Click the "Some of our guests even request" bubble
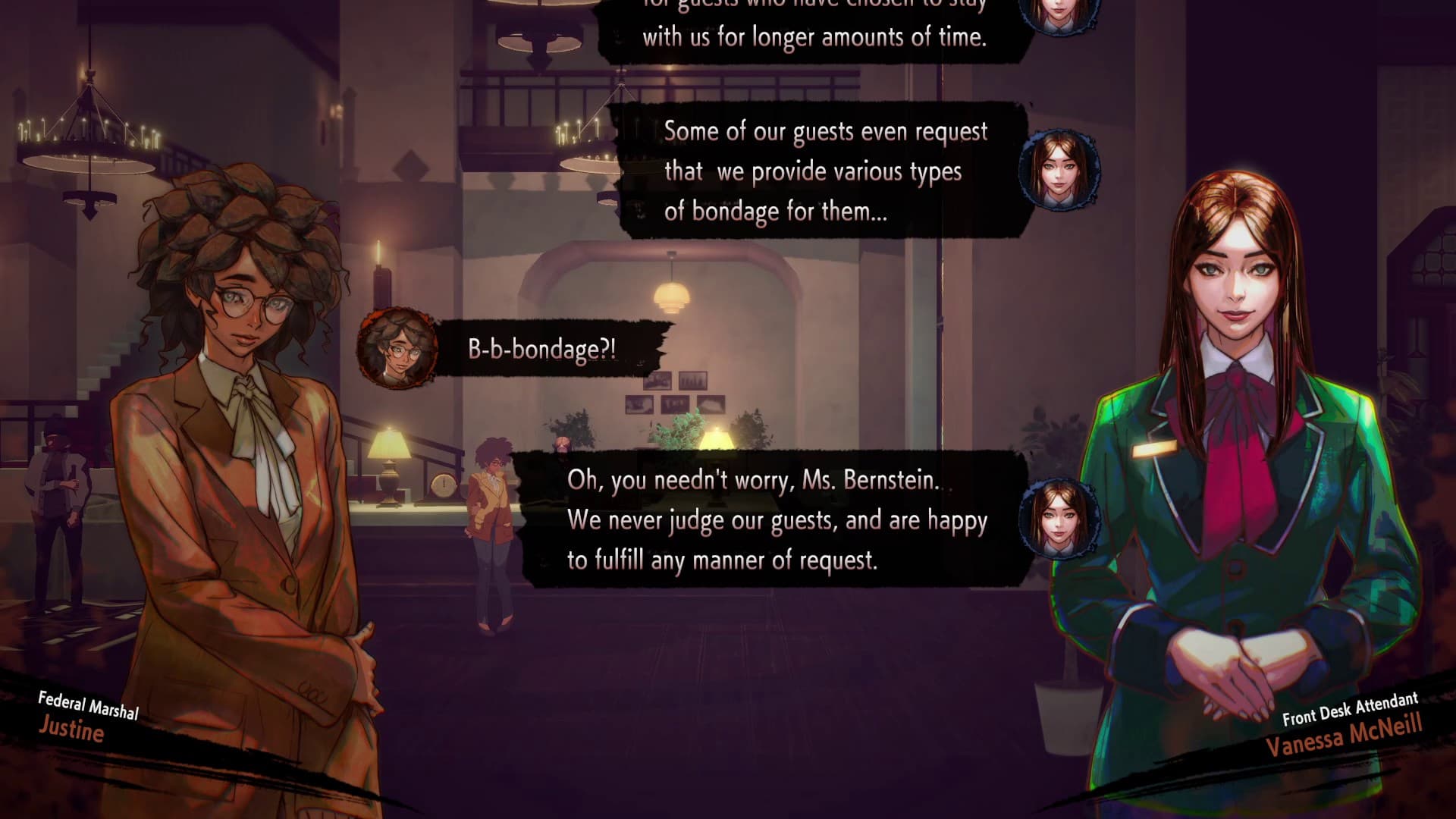The image size is (1456, 819). pos(819,171)
